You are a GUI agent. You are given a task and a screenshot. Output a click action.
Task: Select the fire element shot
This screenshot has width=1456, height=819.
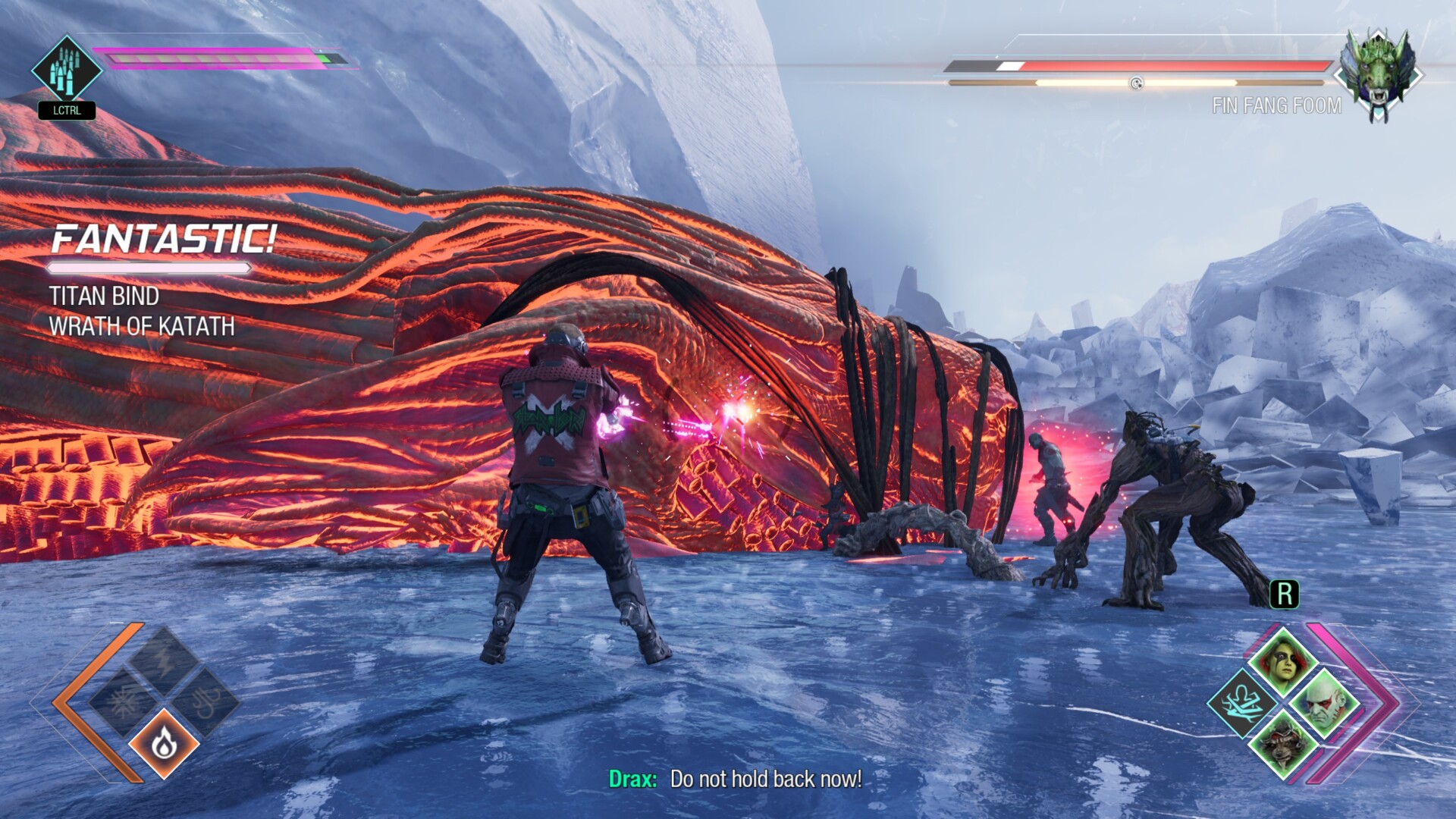(x=164, y=745)
